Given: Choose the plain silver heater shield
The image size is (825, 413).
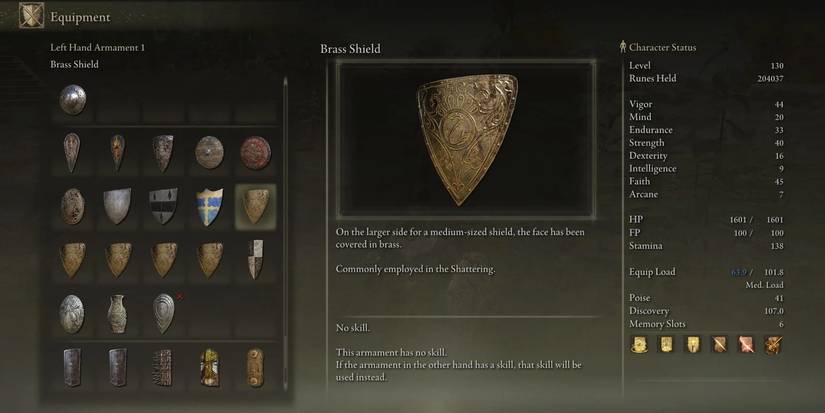Looking at the screenshot, I should tap(118, 205).
